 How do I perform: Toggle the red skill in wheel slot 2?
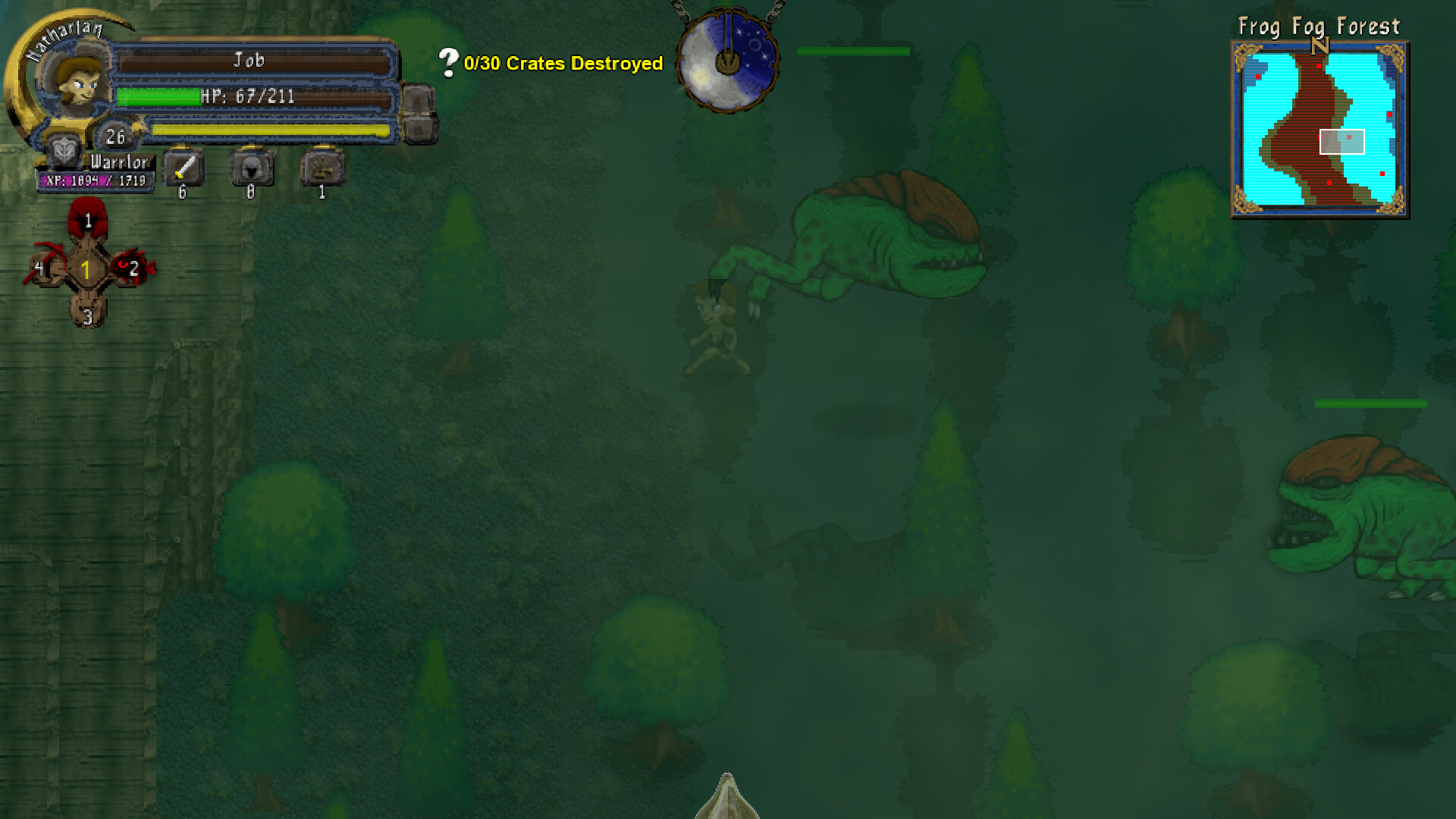[x=133, y=269]
